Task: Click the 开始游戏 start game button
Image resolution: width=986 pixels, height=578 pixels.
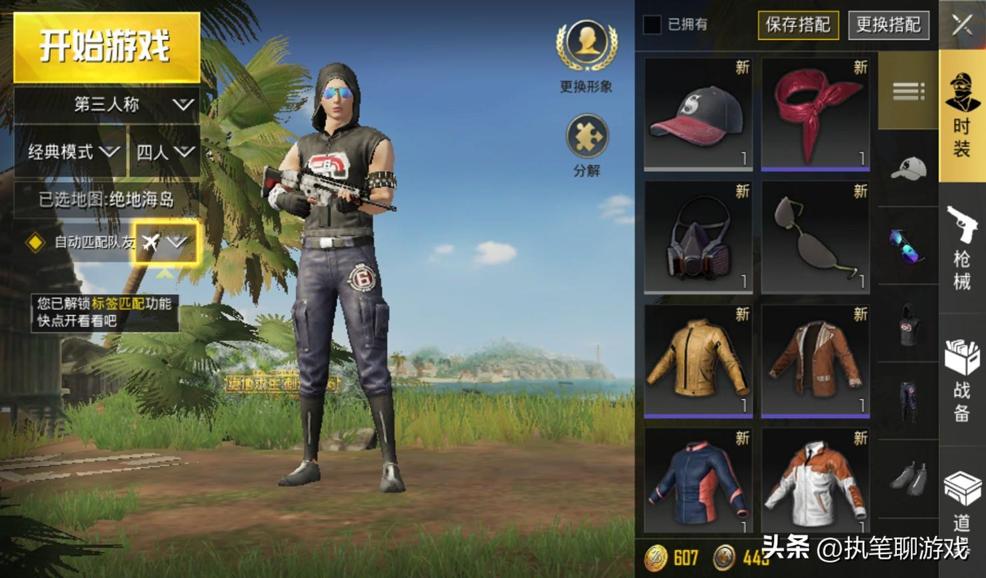Action: click(105, 46)
